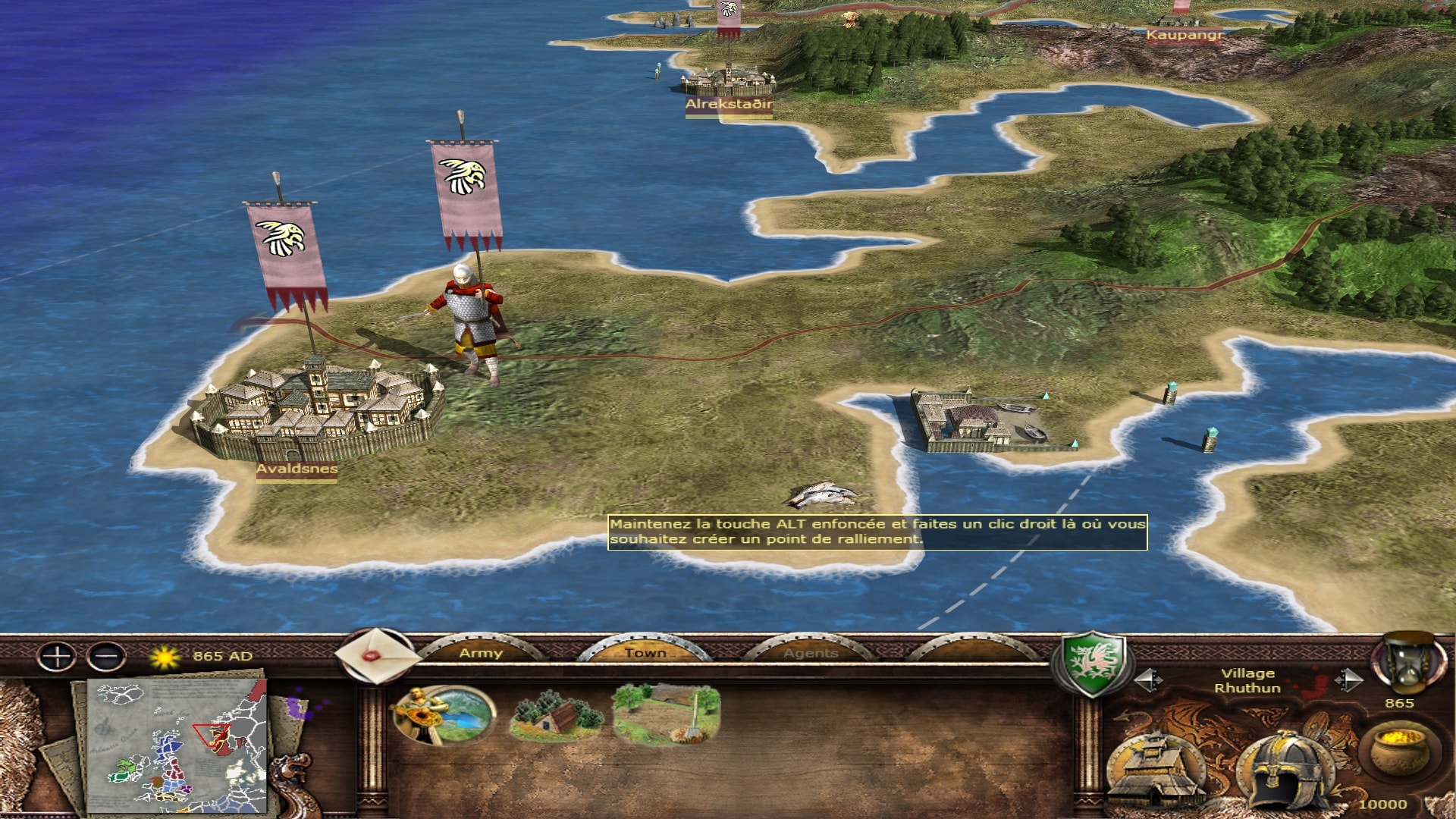Zoom in the minimap with the plus button
This screenshot has width=1456, height=819.
(x=57, y=656)
